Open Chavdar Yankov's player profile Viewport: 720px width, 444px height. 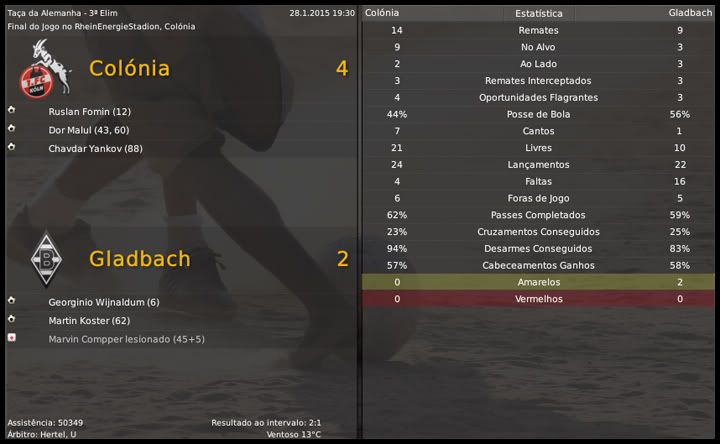95,148
